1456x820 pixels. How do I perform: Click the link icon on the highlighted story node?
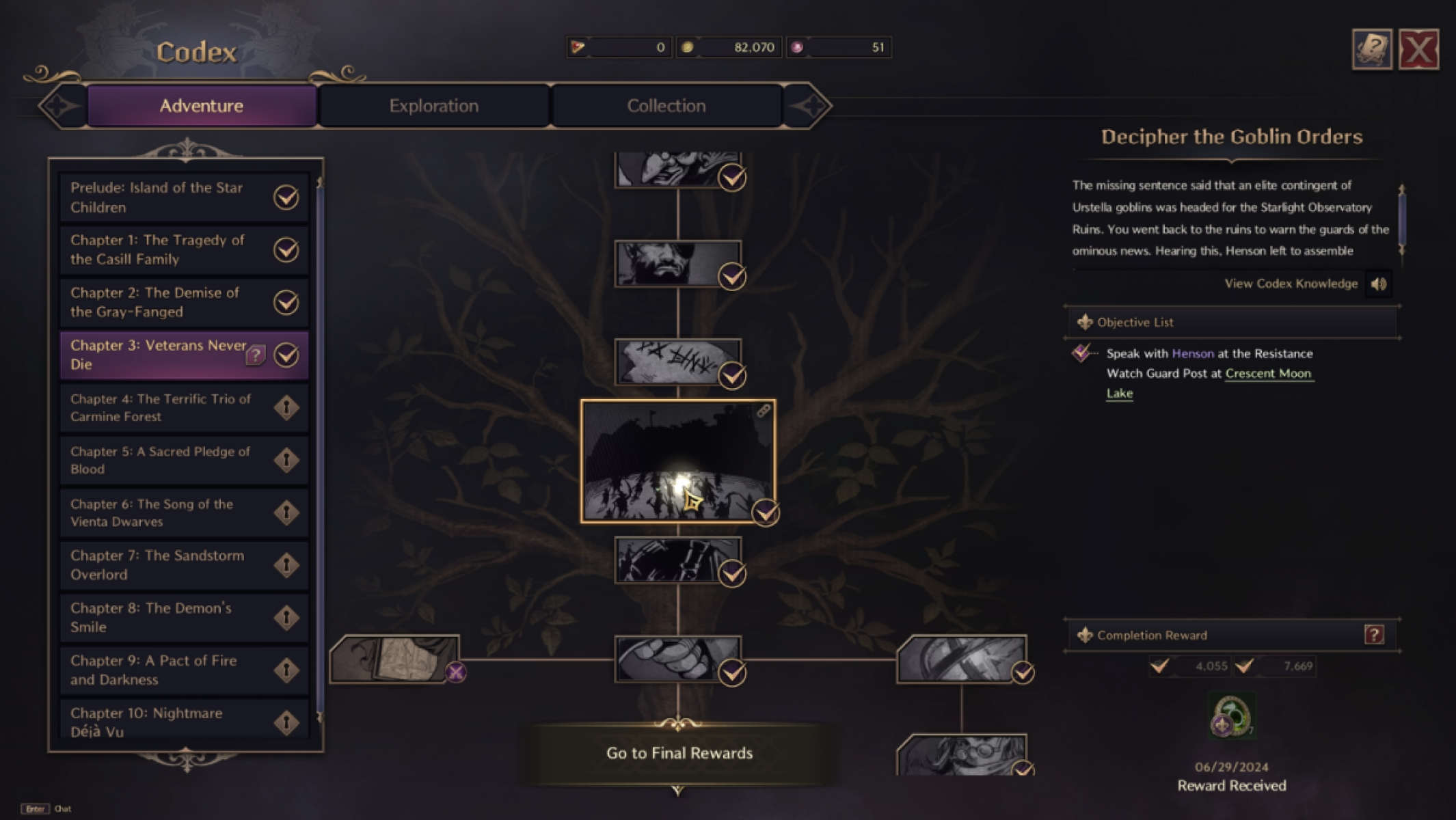764,410
